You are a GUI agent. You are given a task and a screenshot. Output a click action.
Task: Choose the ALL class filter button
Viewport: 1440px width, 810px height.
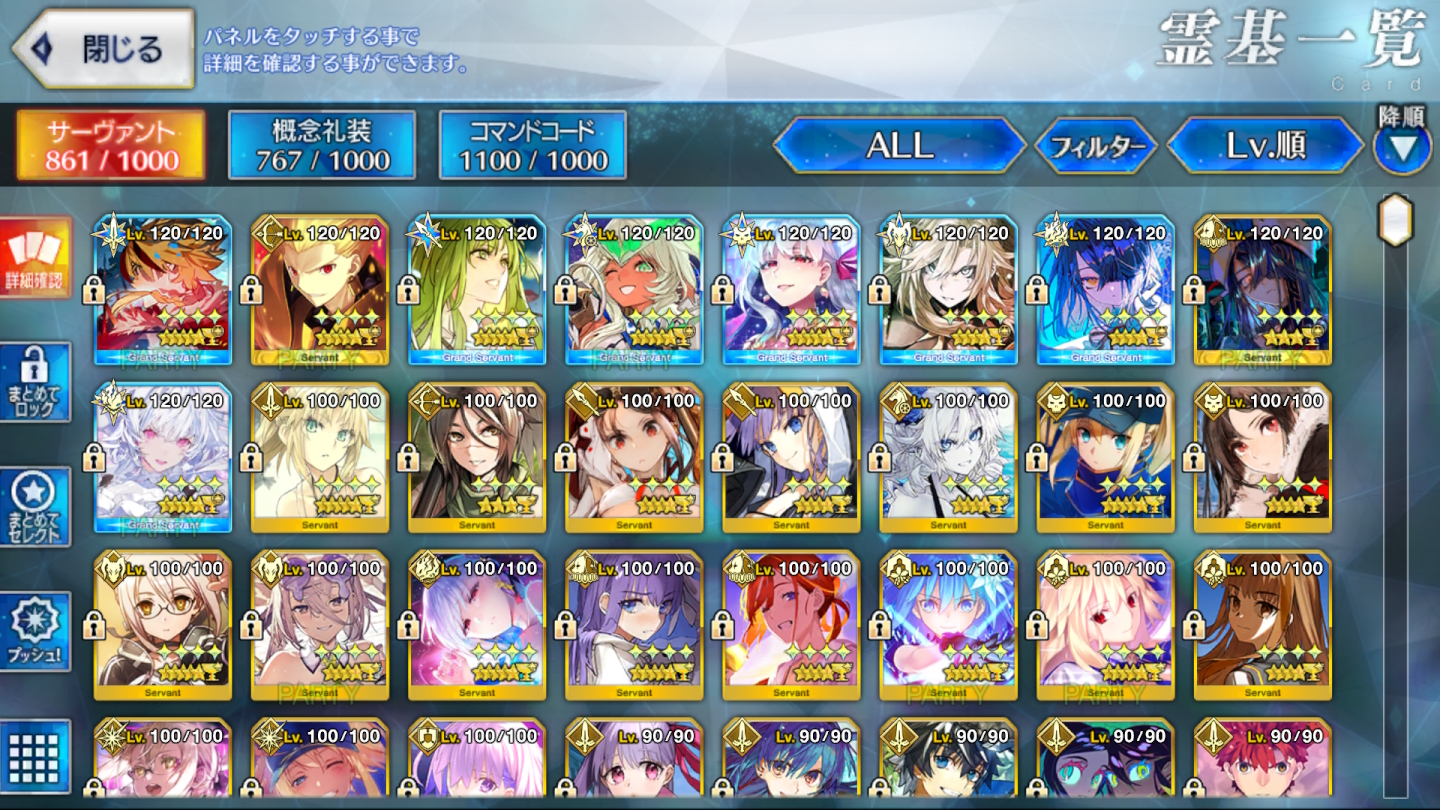(899, 147)
